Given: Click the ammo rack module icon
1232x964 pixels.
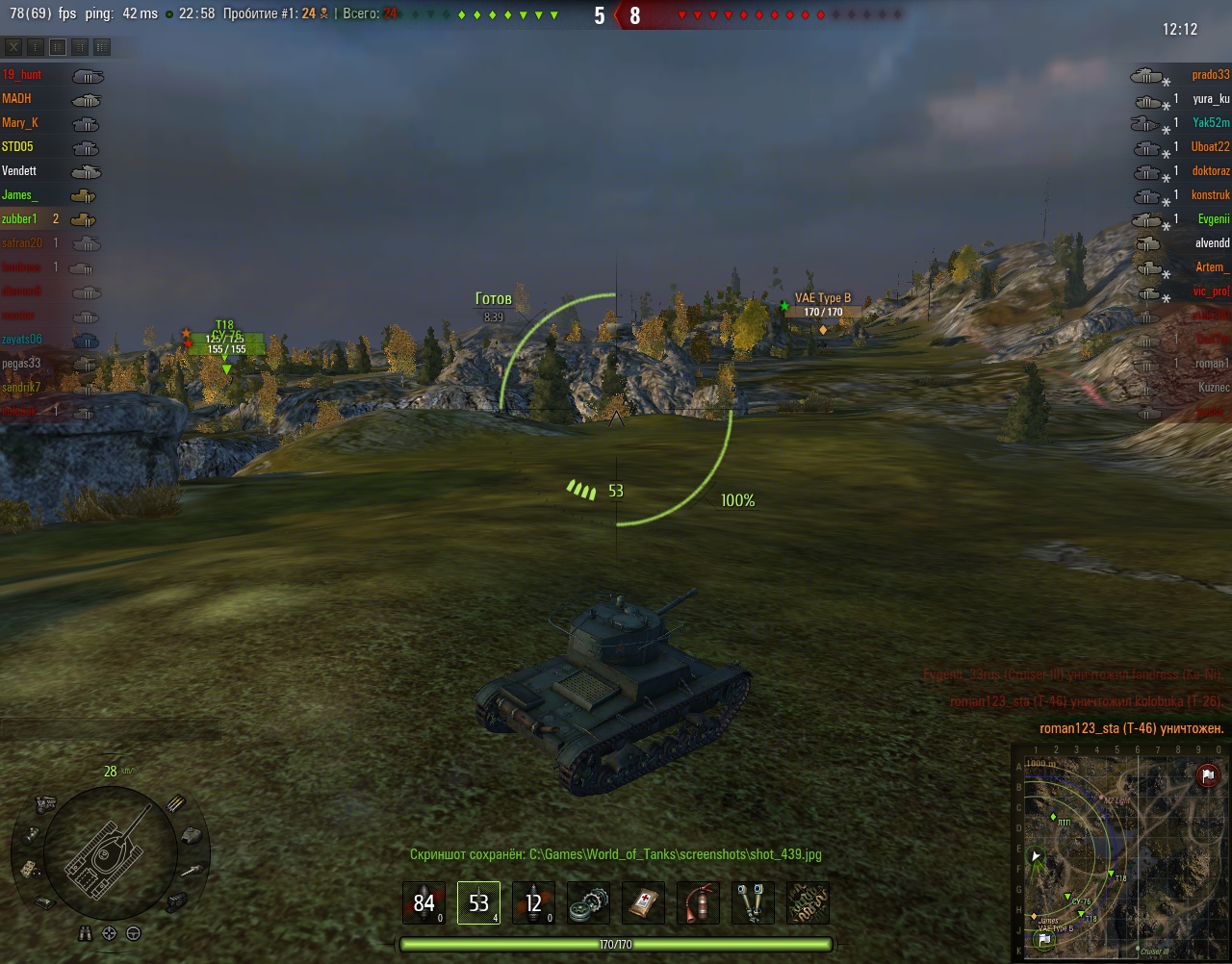Looking at the screenshot, I should tap(176, 803).
